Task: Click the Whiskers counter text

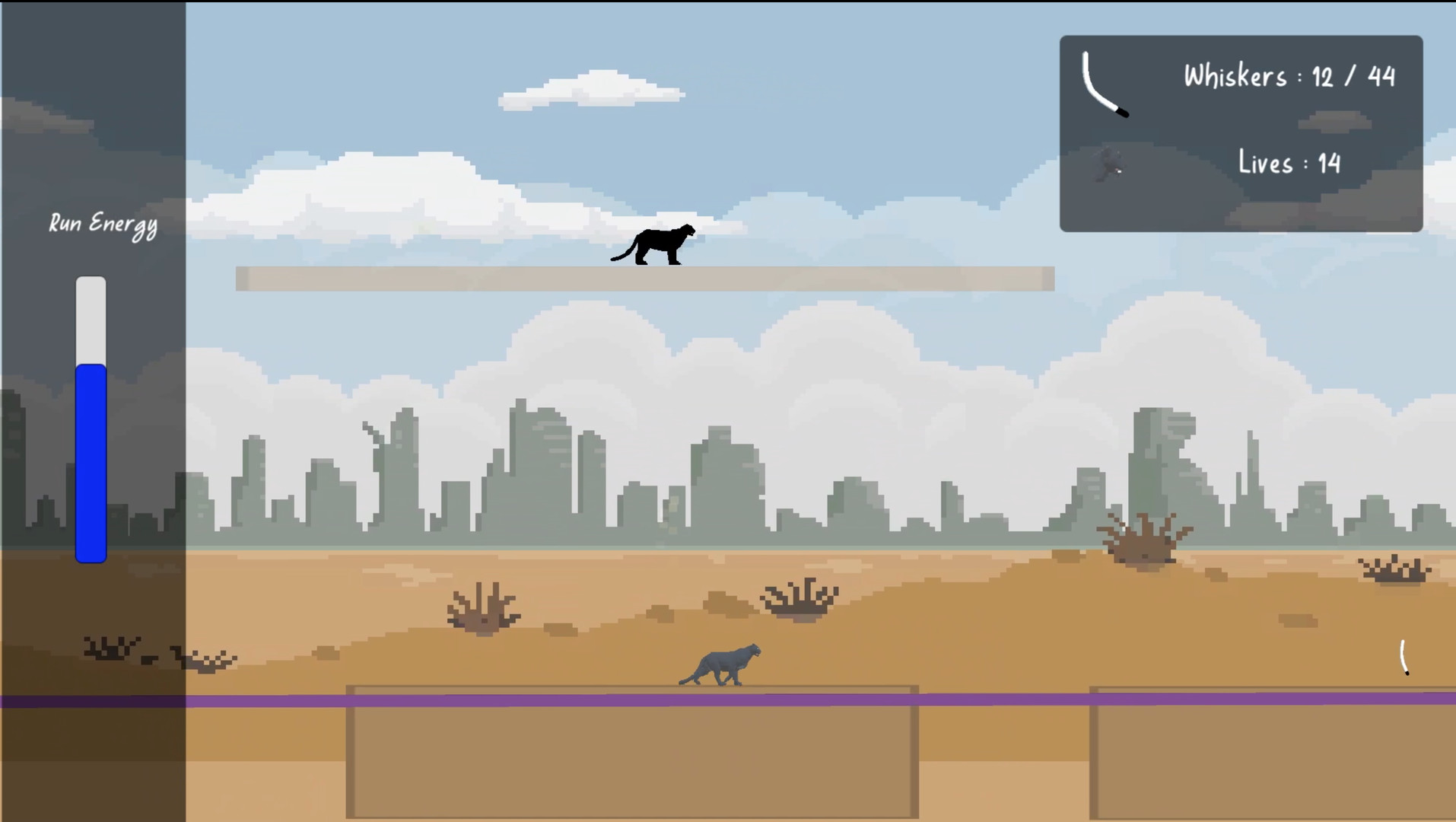Action: pyautogui.click(x=1288, y=74)
